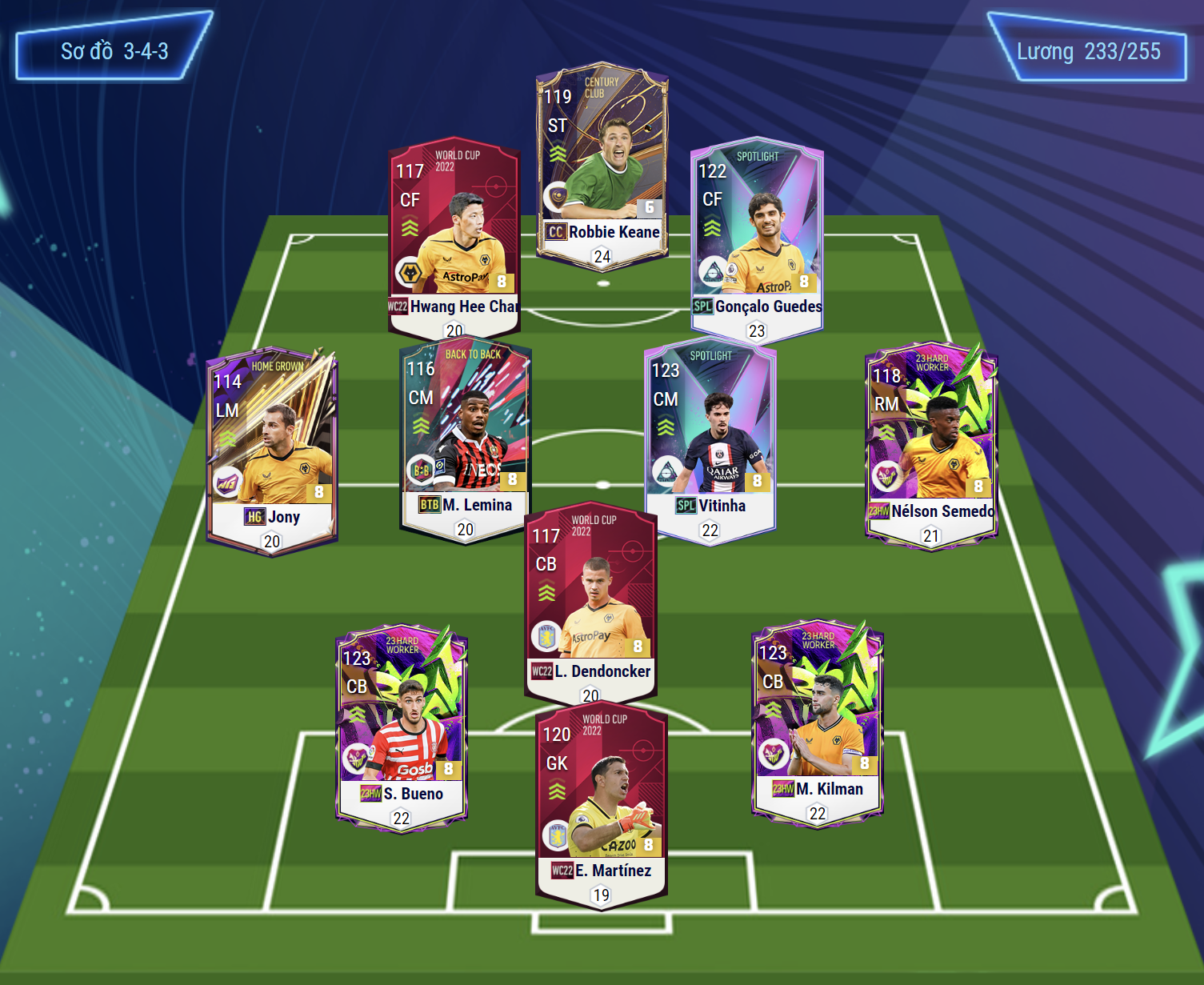Select the Robbie Keane striker card
Viewport: 1204px width, 985px height.
point(602,164)
